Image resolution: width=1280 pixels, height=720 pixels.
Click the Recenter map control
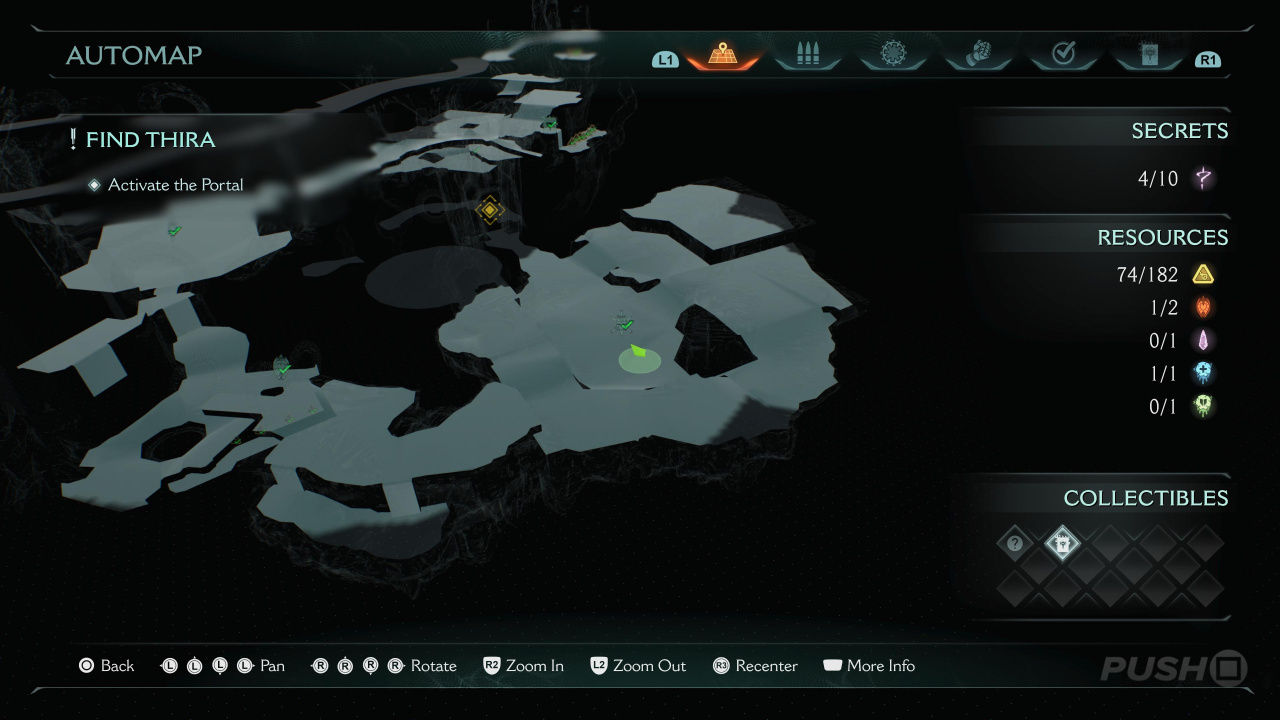[755, 666]
